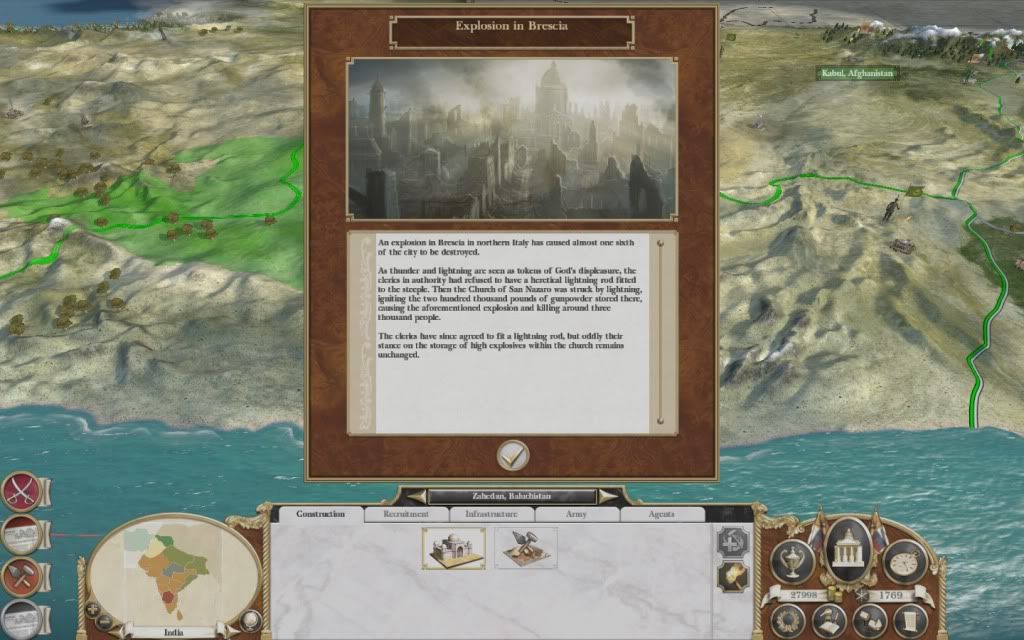Select the Construction tab

click(x=321, y=514)
